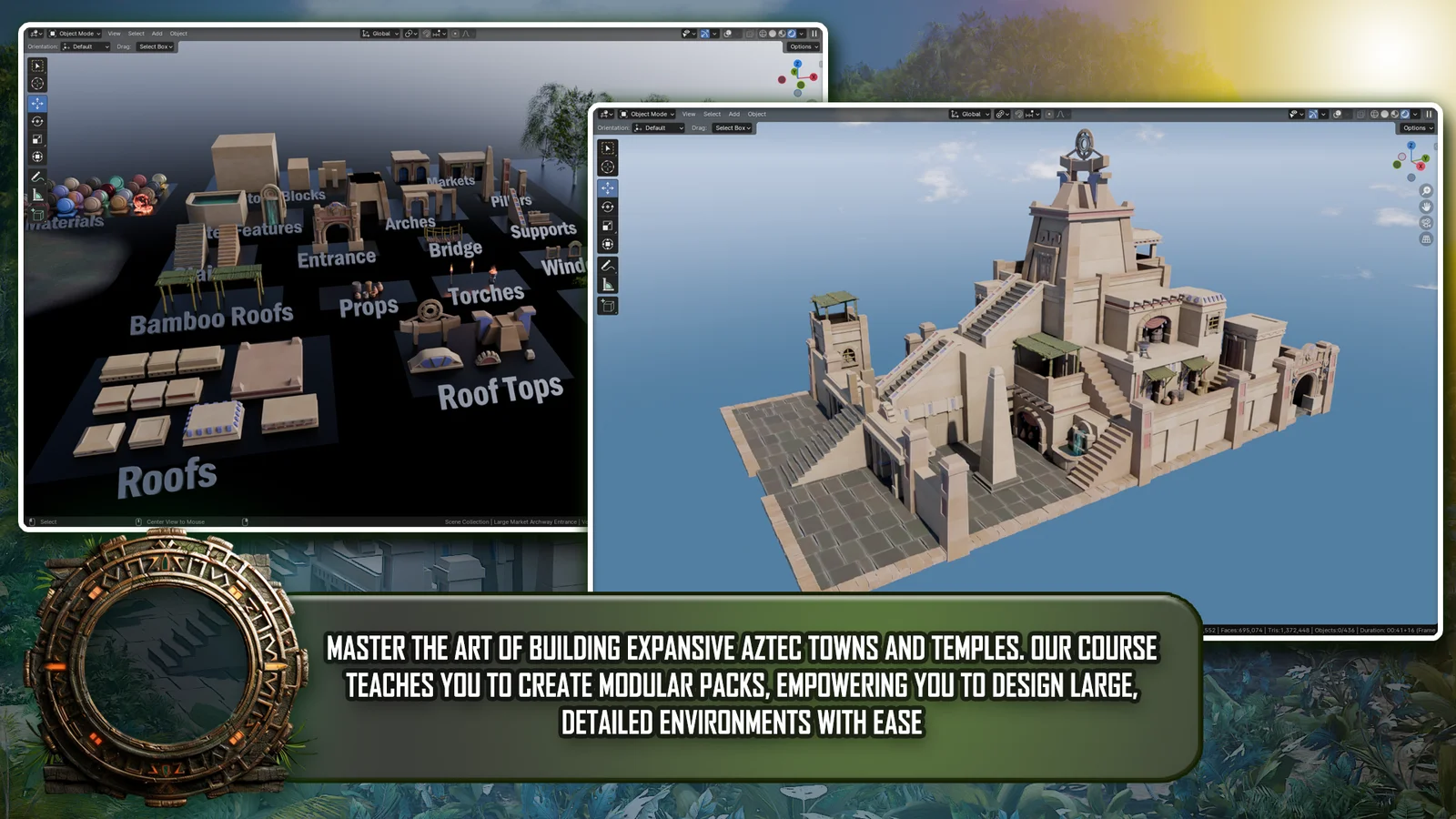The image size is (1456, 819).
Task: Select the Rotate tool
Action: point(607,207)
